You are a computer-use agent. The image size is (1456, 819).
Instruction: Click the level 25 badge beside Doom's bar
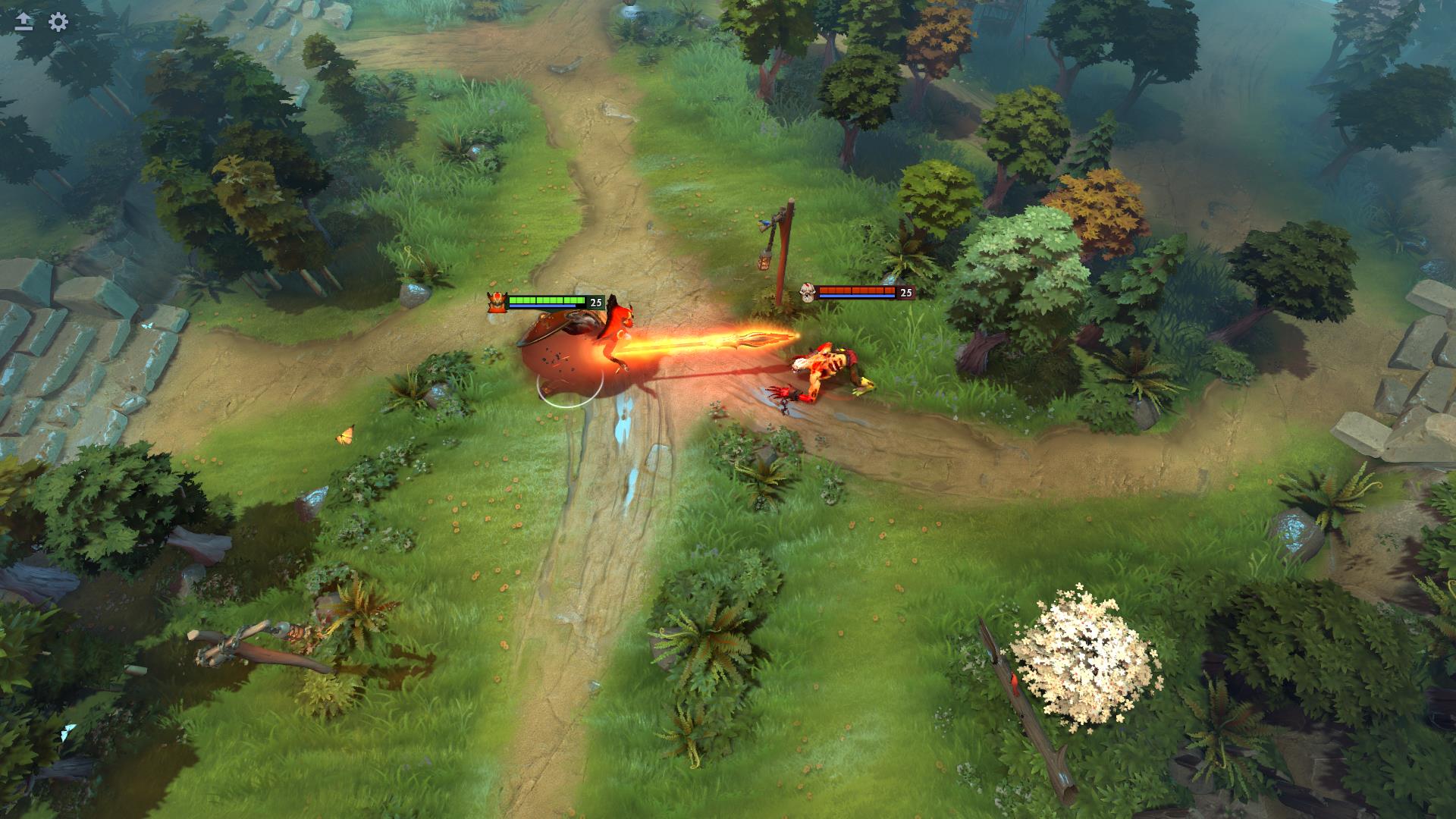click(x=595, y=303)
